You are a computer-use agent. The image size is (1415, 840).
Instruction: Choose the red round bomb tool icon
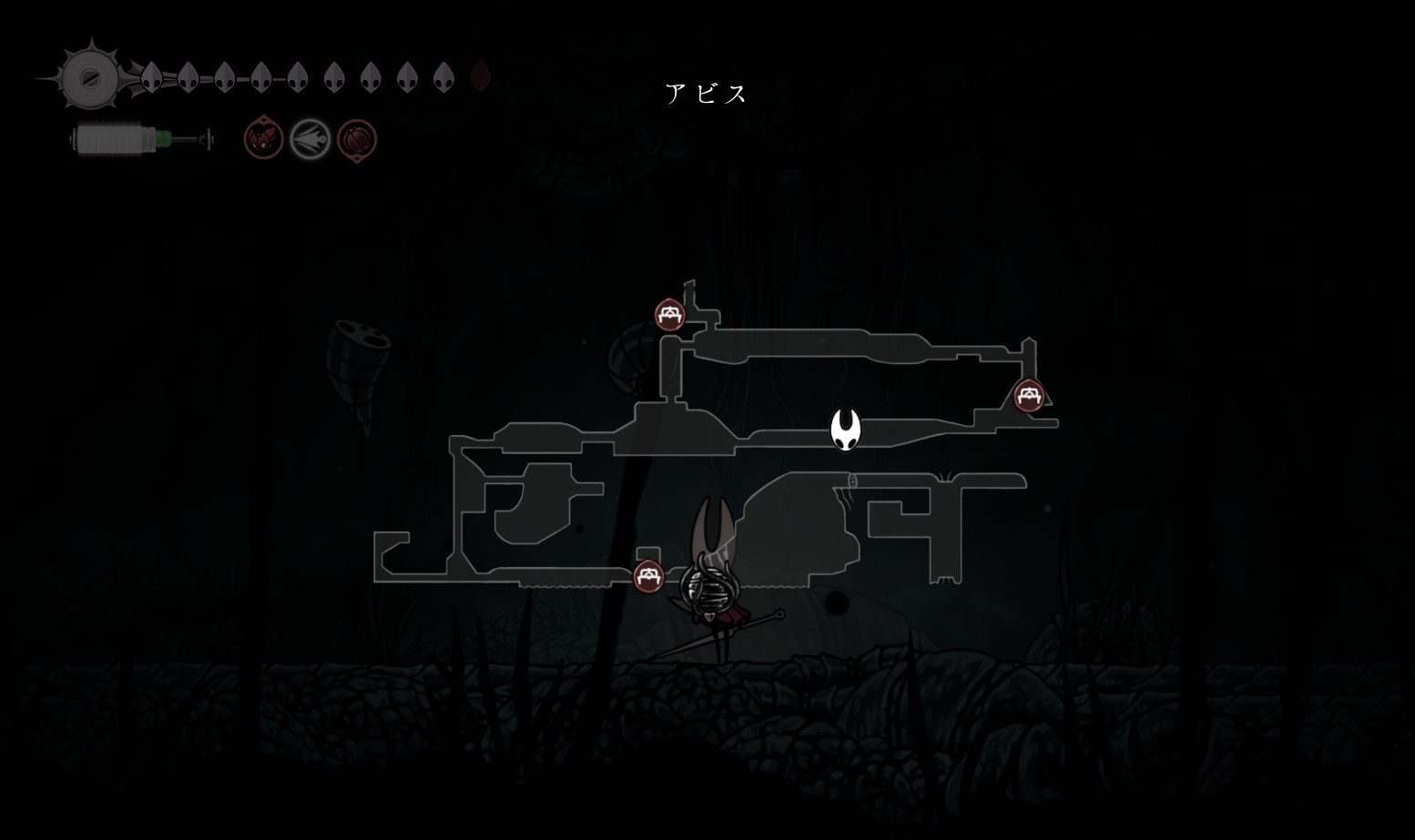tap(357, 140)
